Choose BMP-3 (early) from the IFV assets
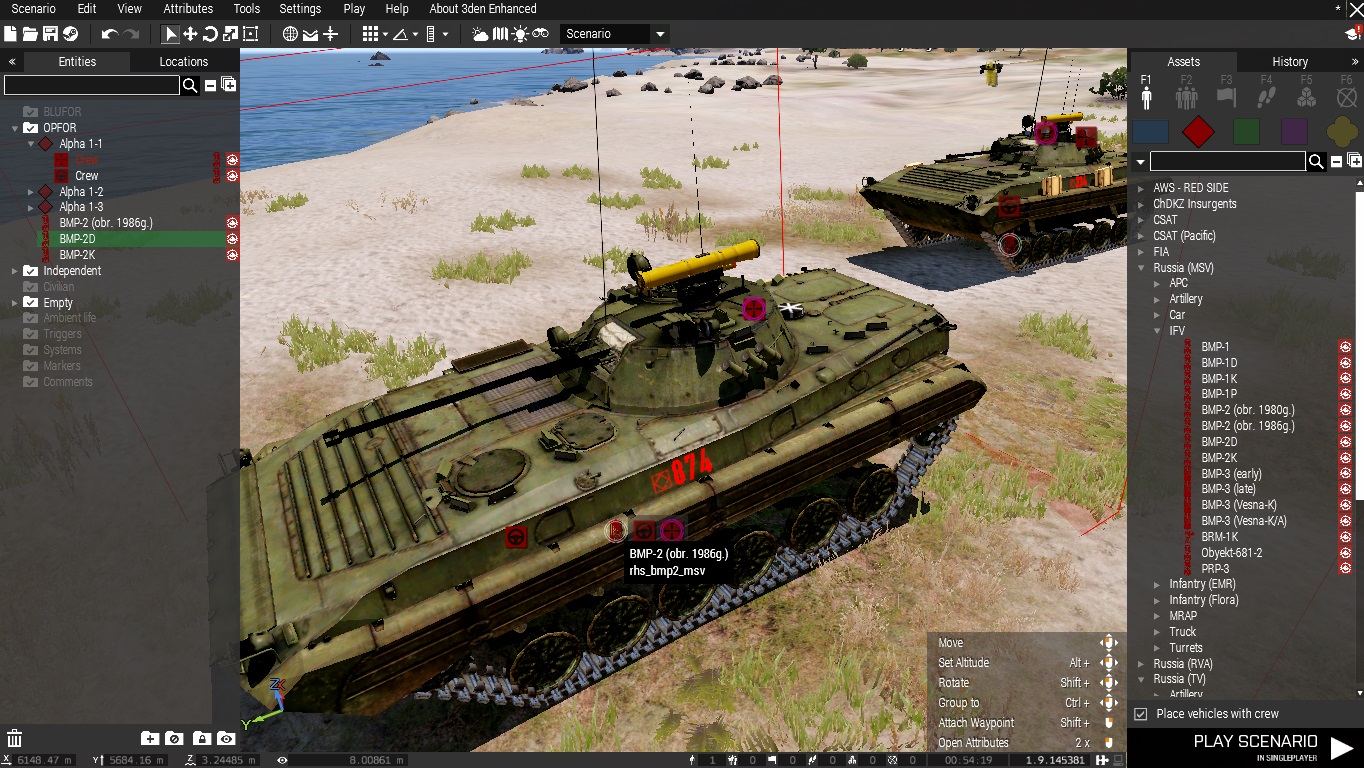 [x=1231, y=474]
